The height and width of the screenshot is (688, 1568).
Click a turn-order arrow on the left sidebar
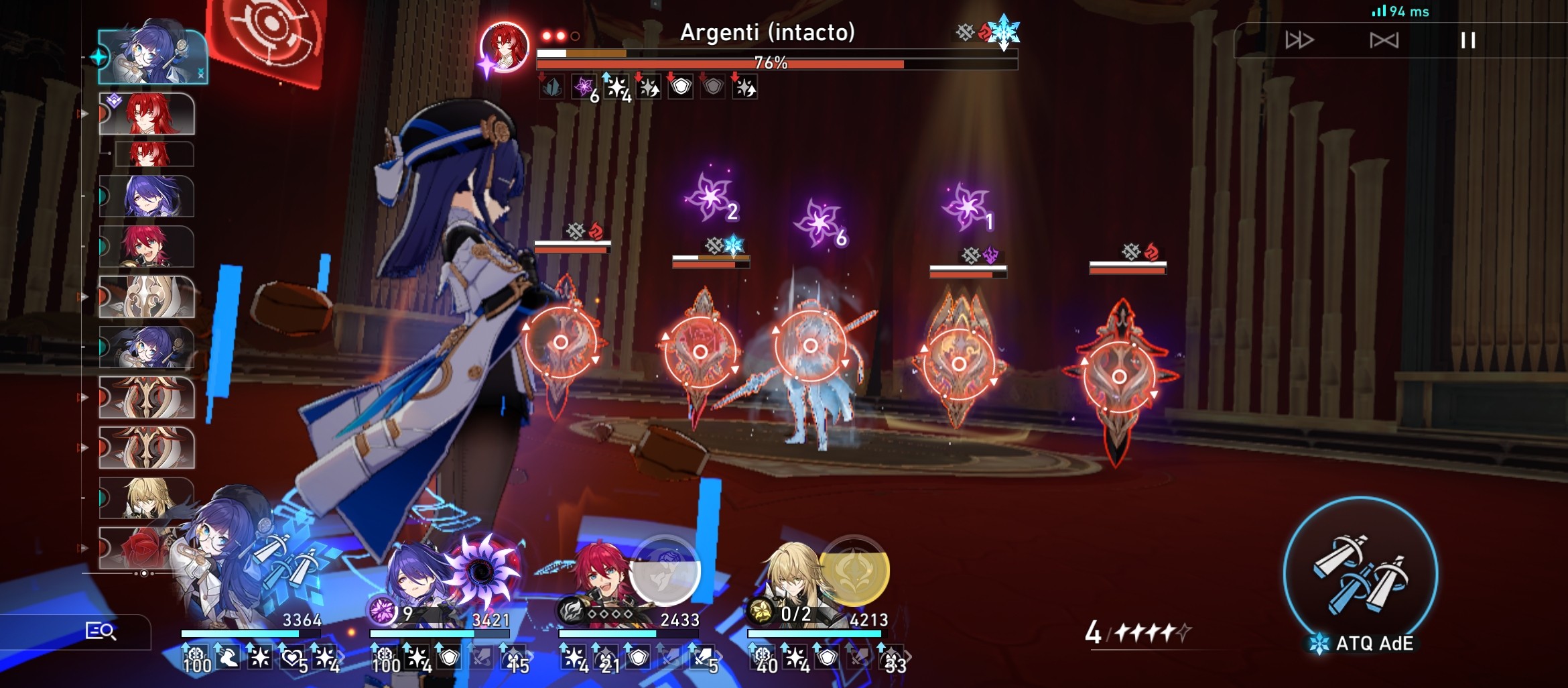(86, 114)
